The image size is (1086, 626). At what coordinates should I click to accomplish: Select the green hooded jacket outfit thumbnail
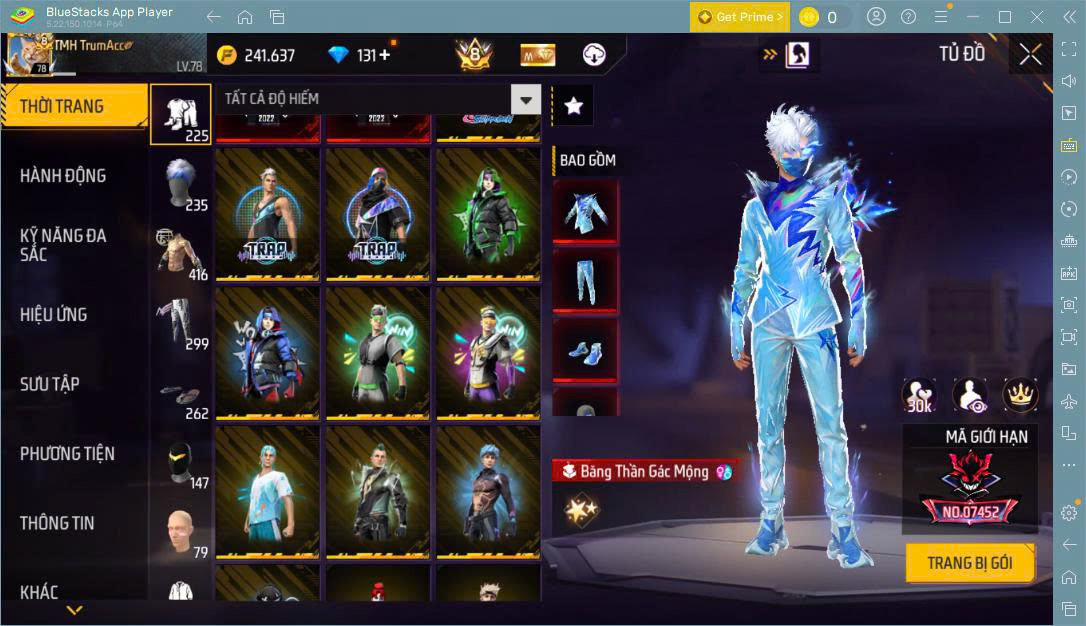click(x=488, y=214)
